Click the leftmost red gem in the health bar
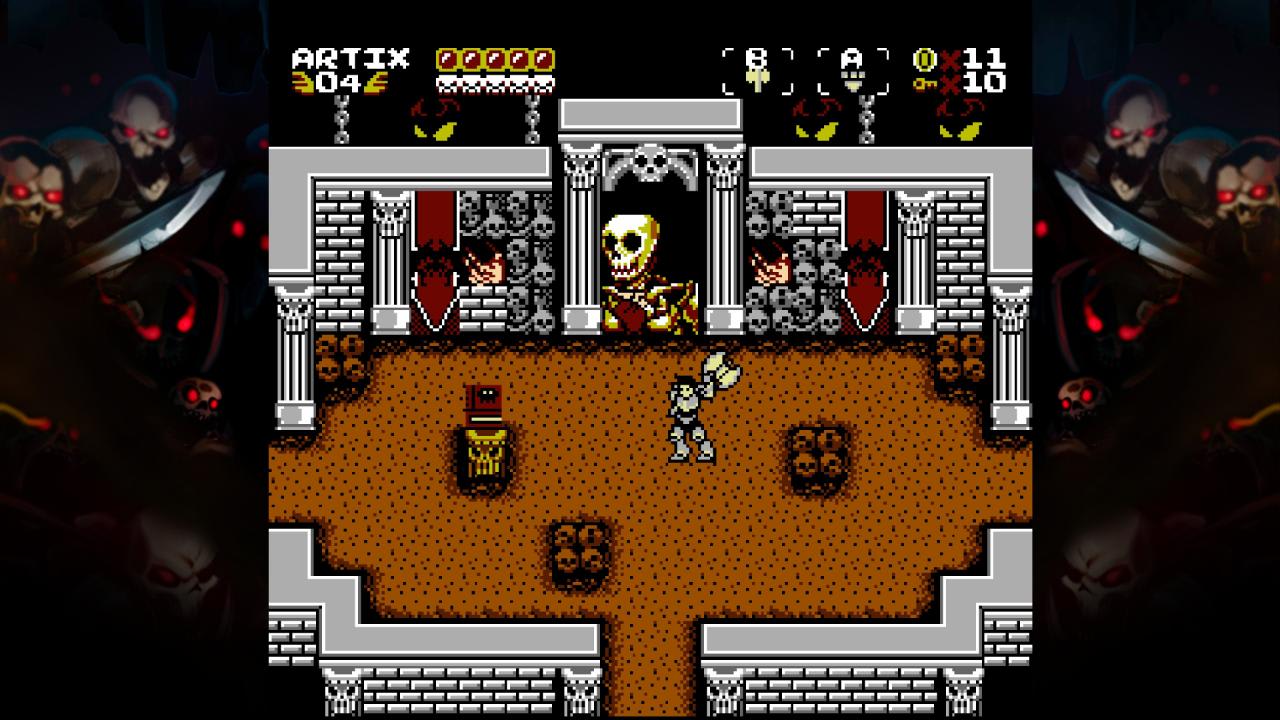The image size is (1280, 720). coord(447,58)
